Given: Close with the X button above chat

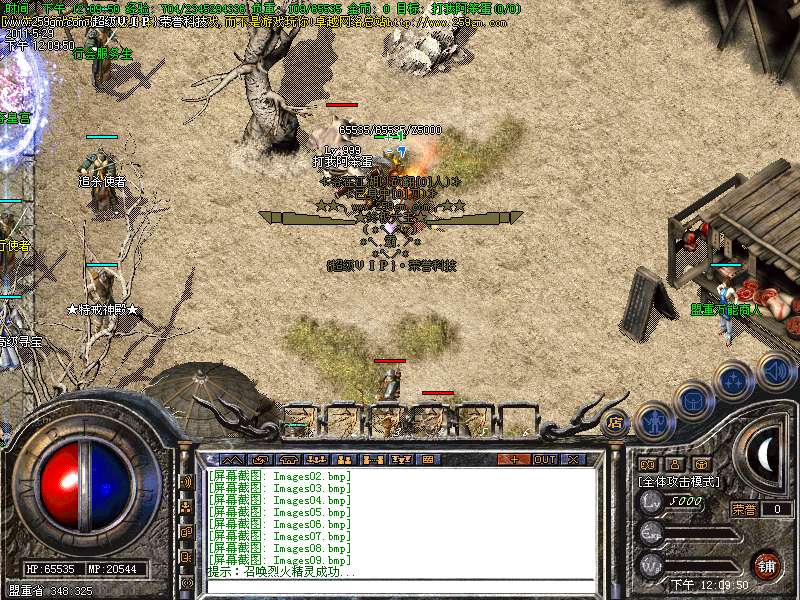Looking at the screenshot, I should 573,460.
